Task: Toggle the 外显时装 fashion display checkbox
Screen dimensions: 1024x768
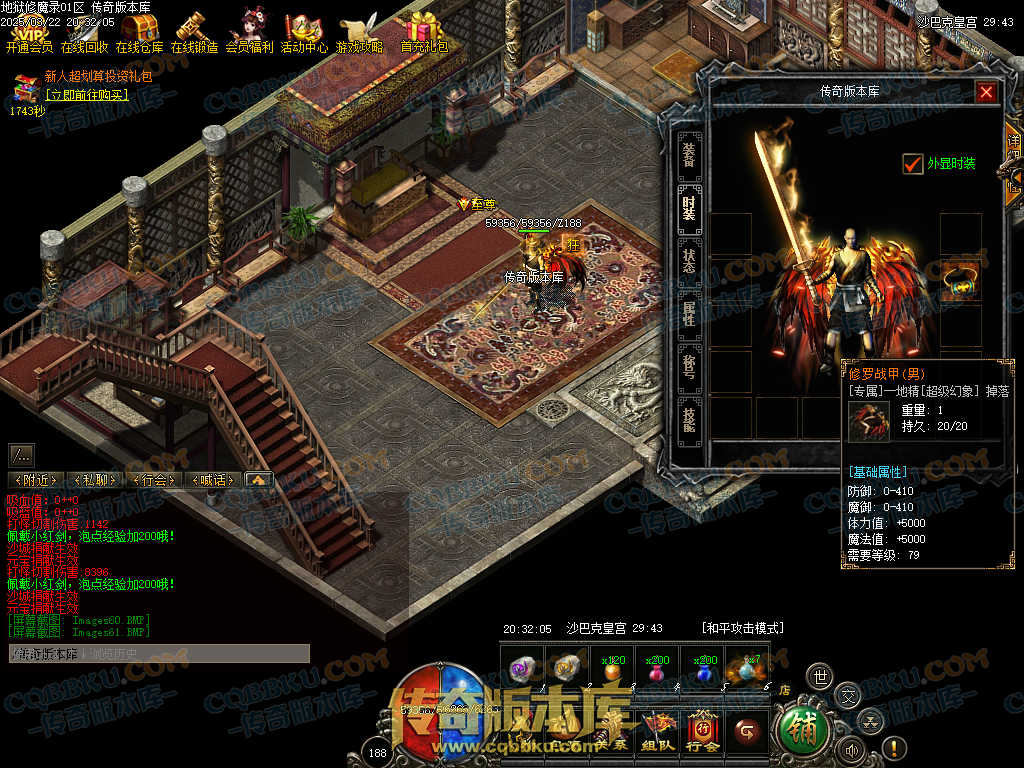Action: coord(912,164)
